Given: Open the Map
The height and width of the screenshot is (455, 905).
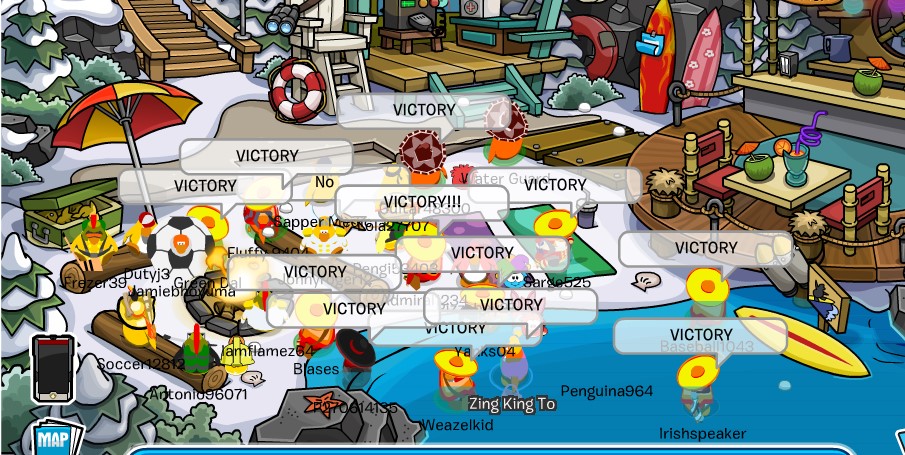Looking at the screenshot, I should pos(51,439).
